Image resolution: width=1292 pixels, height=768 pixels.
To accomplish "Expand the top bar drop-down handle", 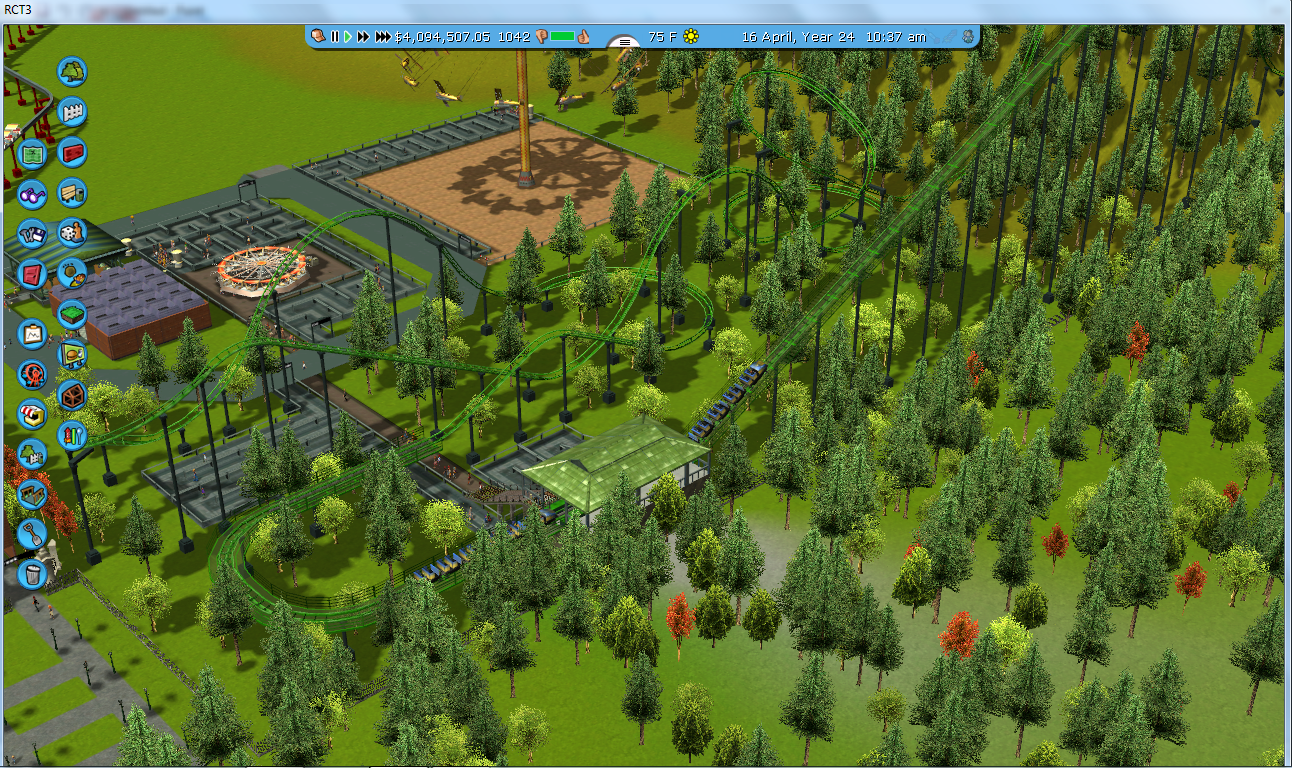I will click(x=625, y=41).
